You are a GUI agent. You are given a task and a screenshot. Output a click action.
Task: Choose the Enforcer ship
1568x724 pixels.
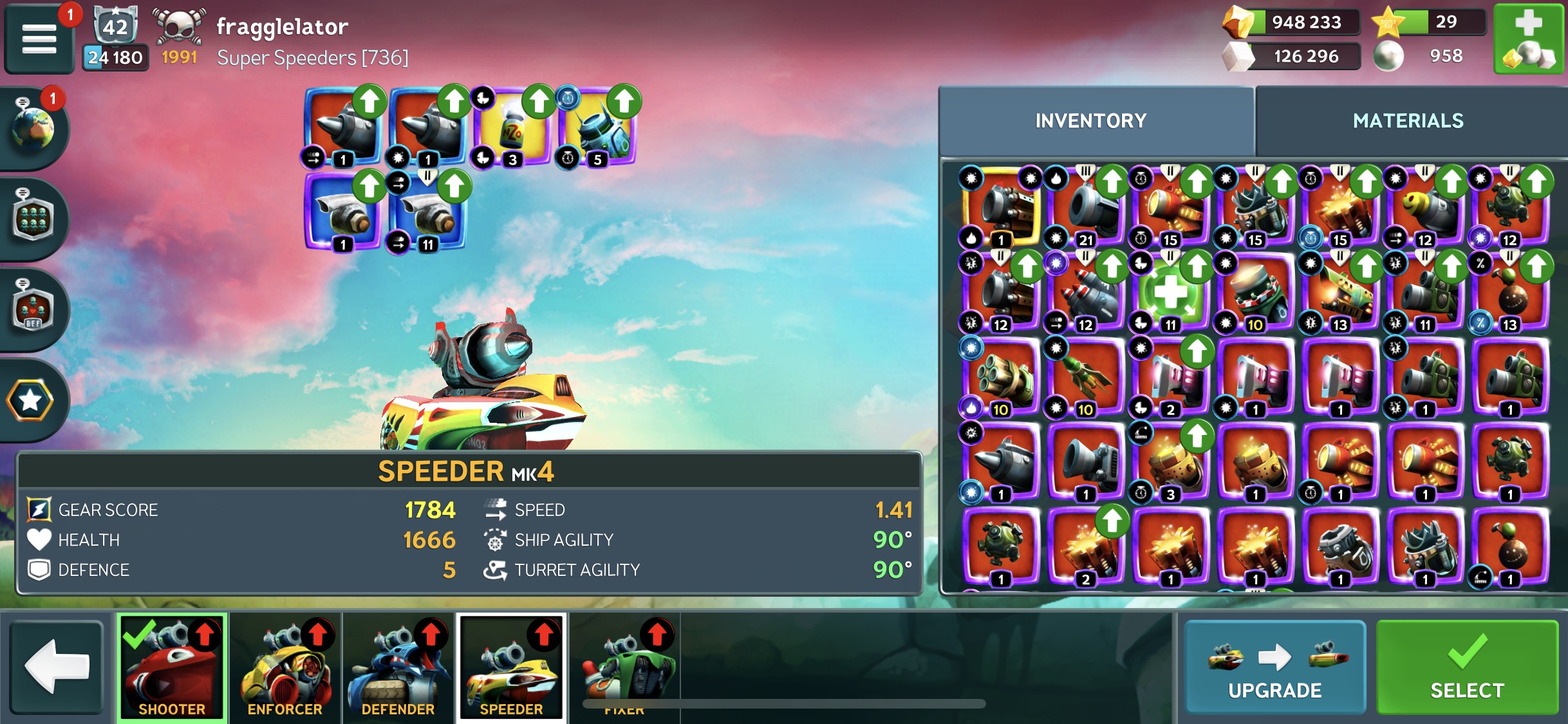pos(285,667)
